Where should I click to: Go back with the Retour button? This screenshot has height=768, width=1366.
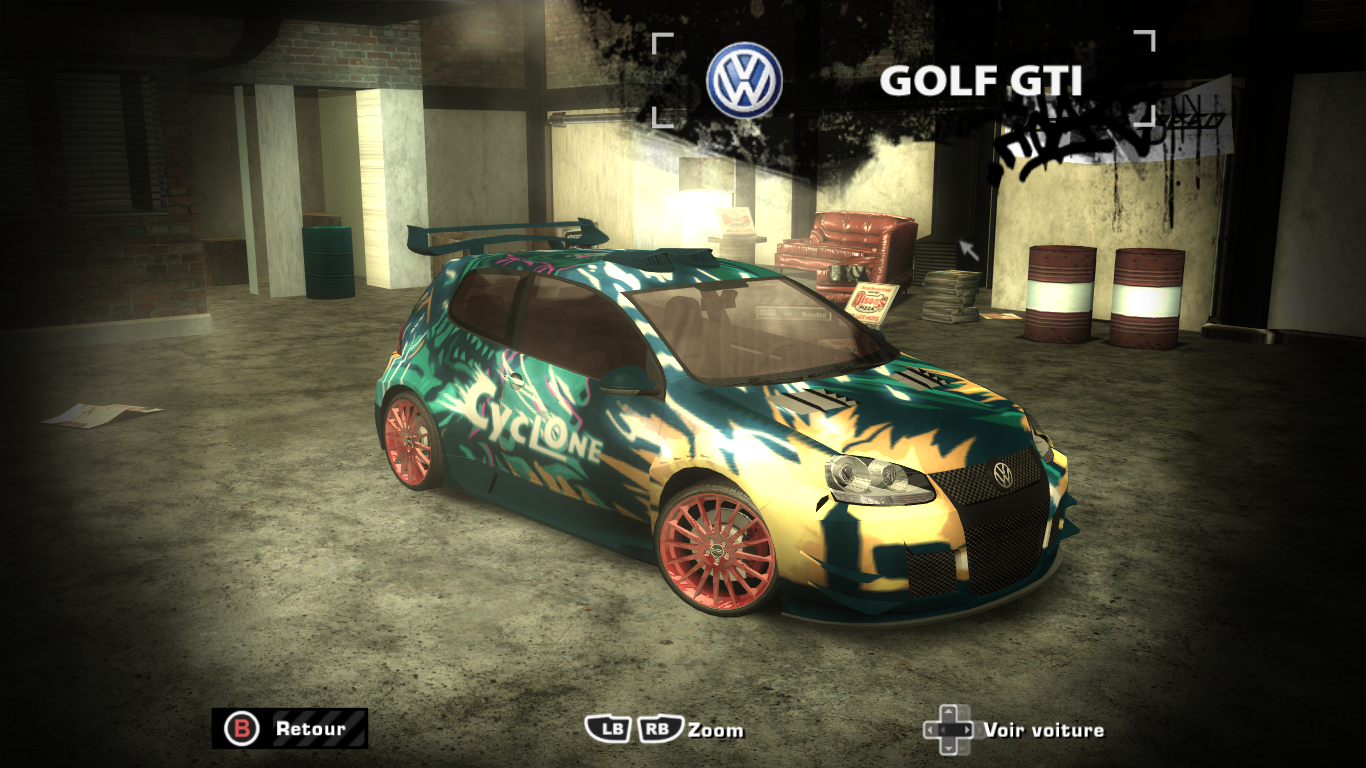tap(289, 729)
